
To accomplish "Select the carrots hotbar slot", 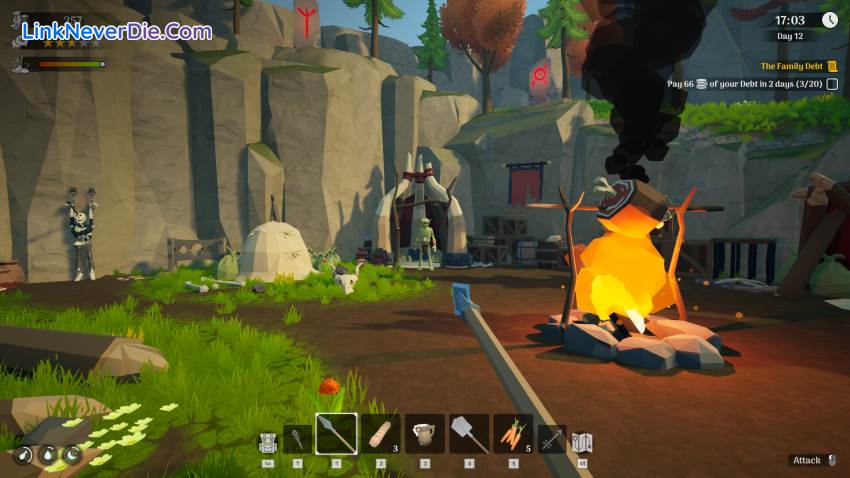I will tap(513, 434).
